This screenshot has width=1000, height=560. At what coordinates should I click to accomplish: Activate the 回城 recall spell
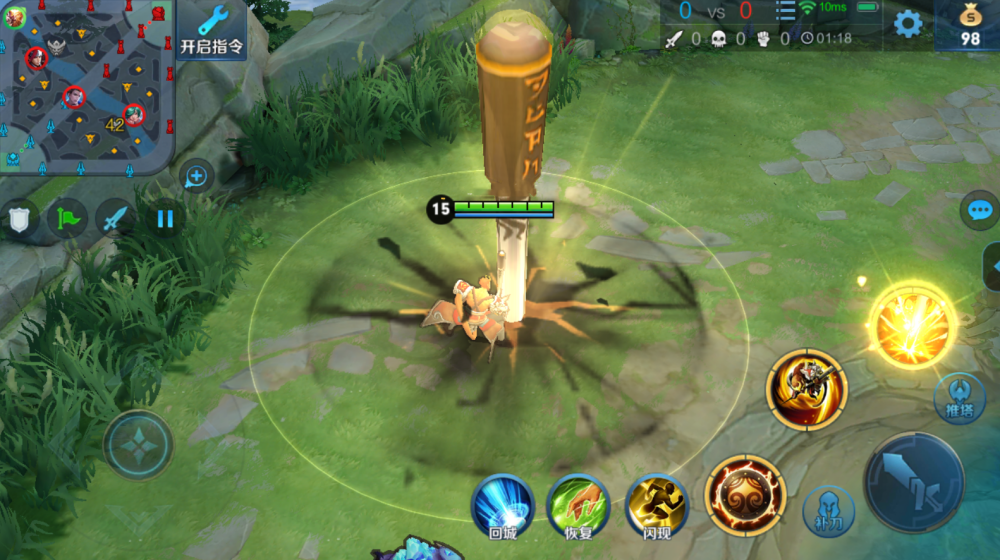coord(503,504)
